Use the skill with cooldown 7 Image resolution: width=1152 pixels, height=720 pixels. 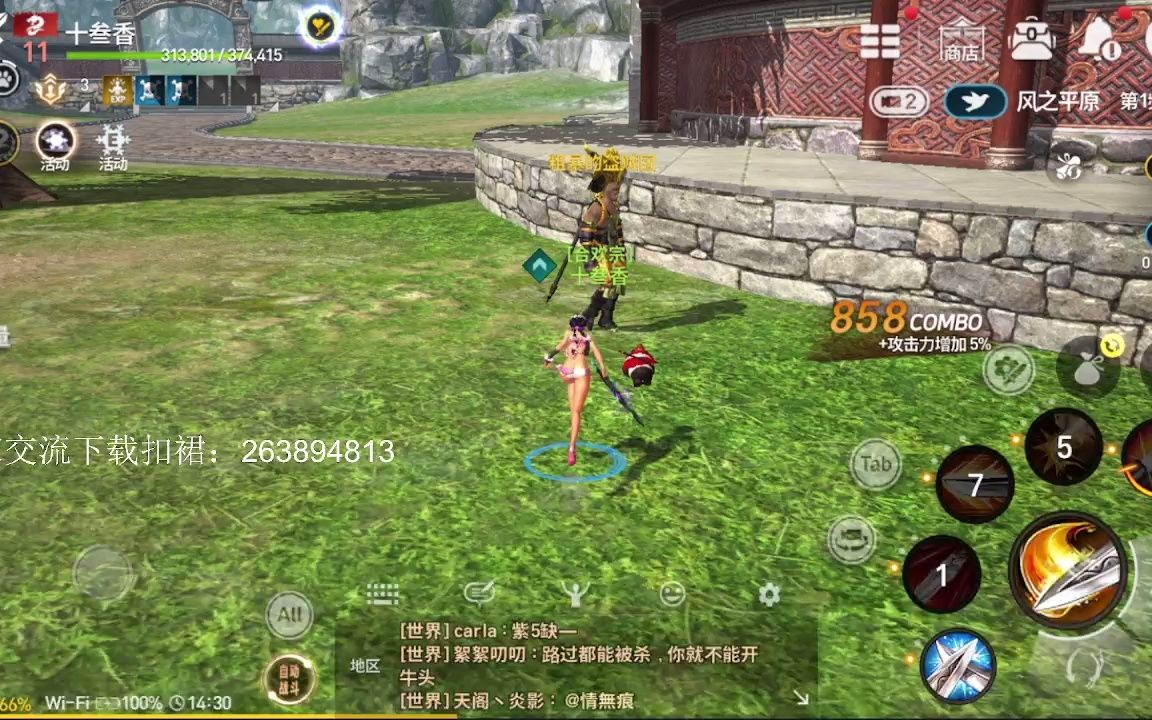pos(975,485)
